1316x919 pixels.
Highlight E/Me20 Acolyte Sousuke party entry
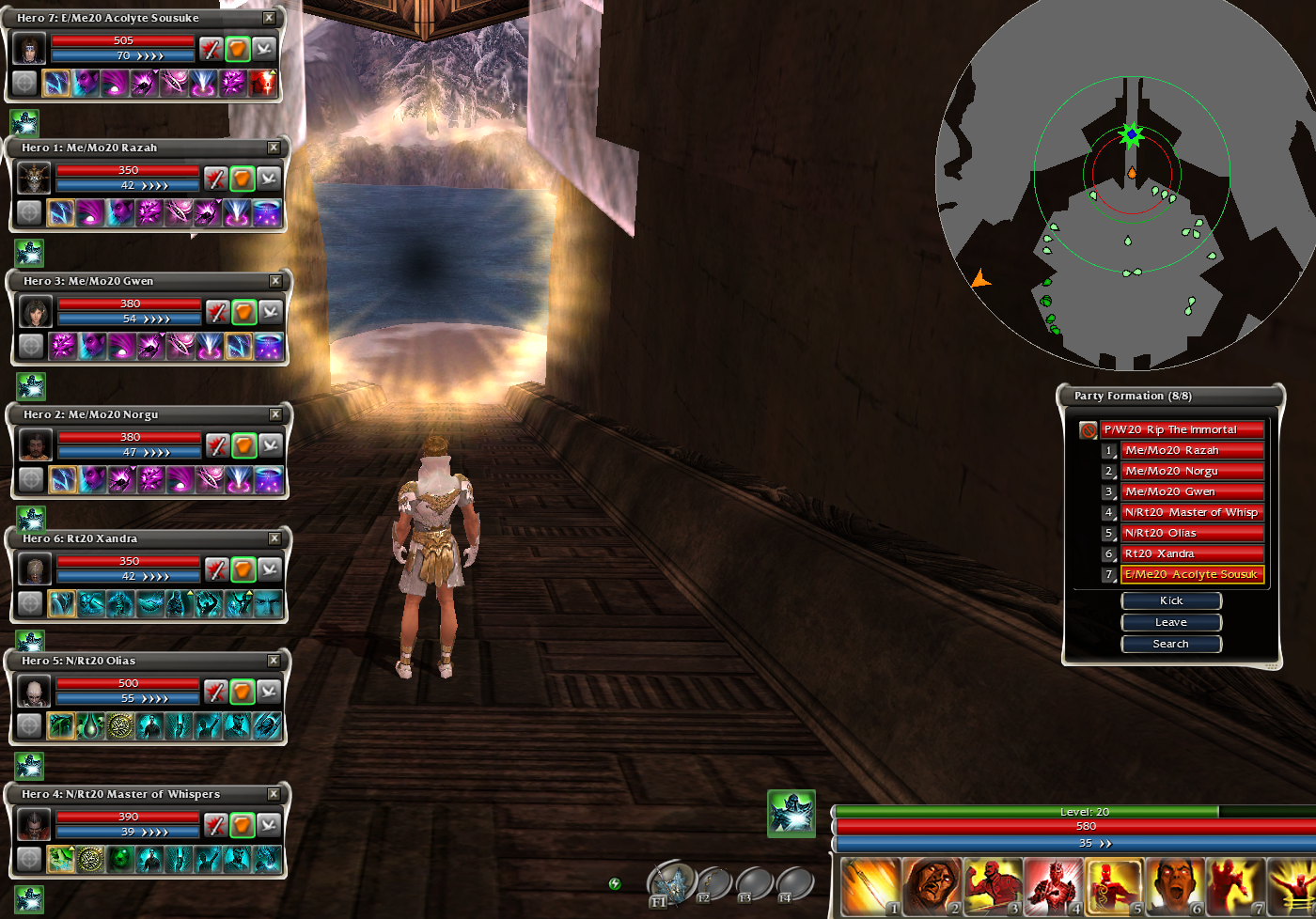click(1191, 575)
